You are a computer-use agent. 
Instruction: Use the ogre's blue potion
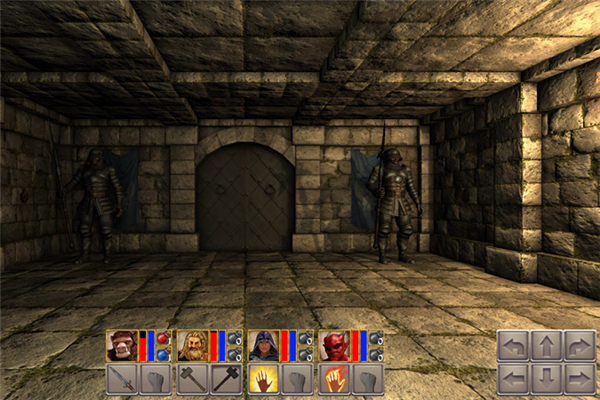point(163,354)
